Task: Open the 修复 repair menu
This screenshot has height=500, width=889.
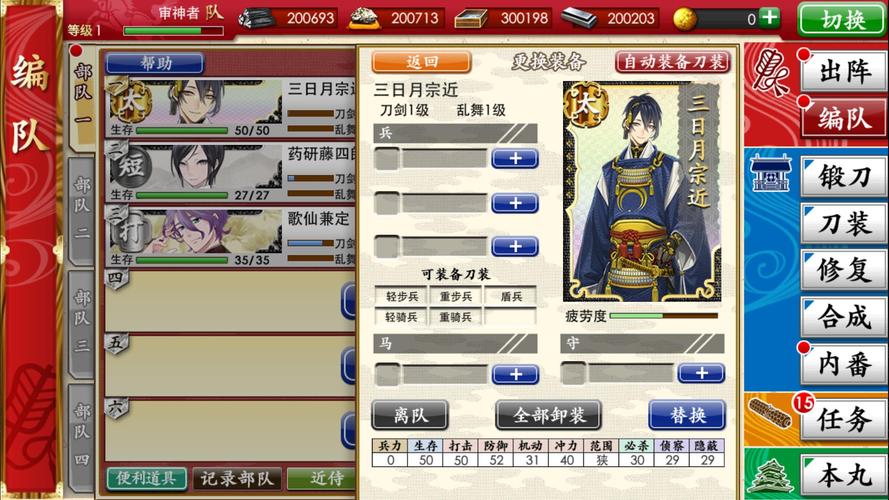Action: 843,271
